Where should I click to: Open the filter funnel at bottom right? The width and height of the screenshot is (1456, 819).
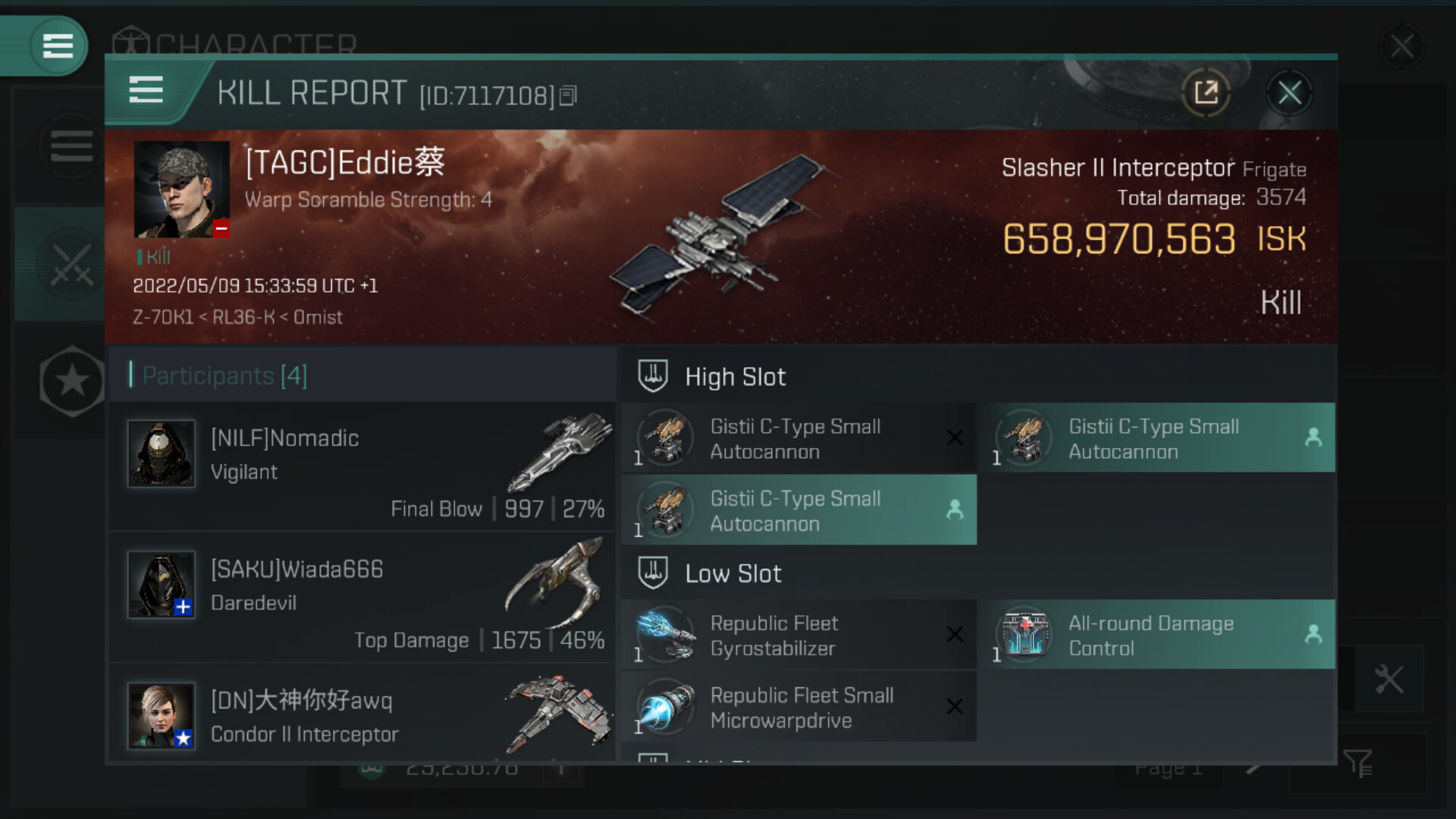(x=1357, y=764)
